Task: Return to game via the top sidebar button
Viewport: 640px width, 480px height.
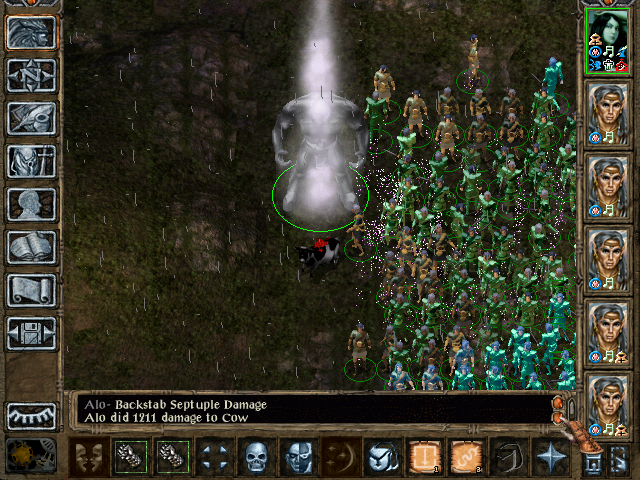Action: pyautogui.click(x=31, y=32)
